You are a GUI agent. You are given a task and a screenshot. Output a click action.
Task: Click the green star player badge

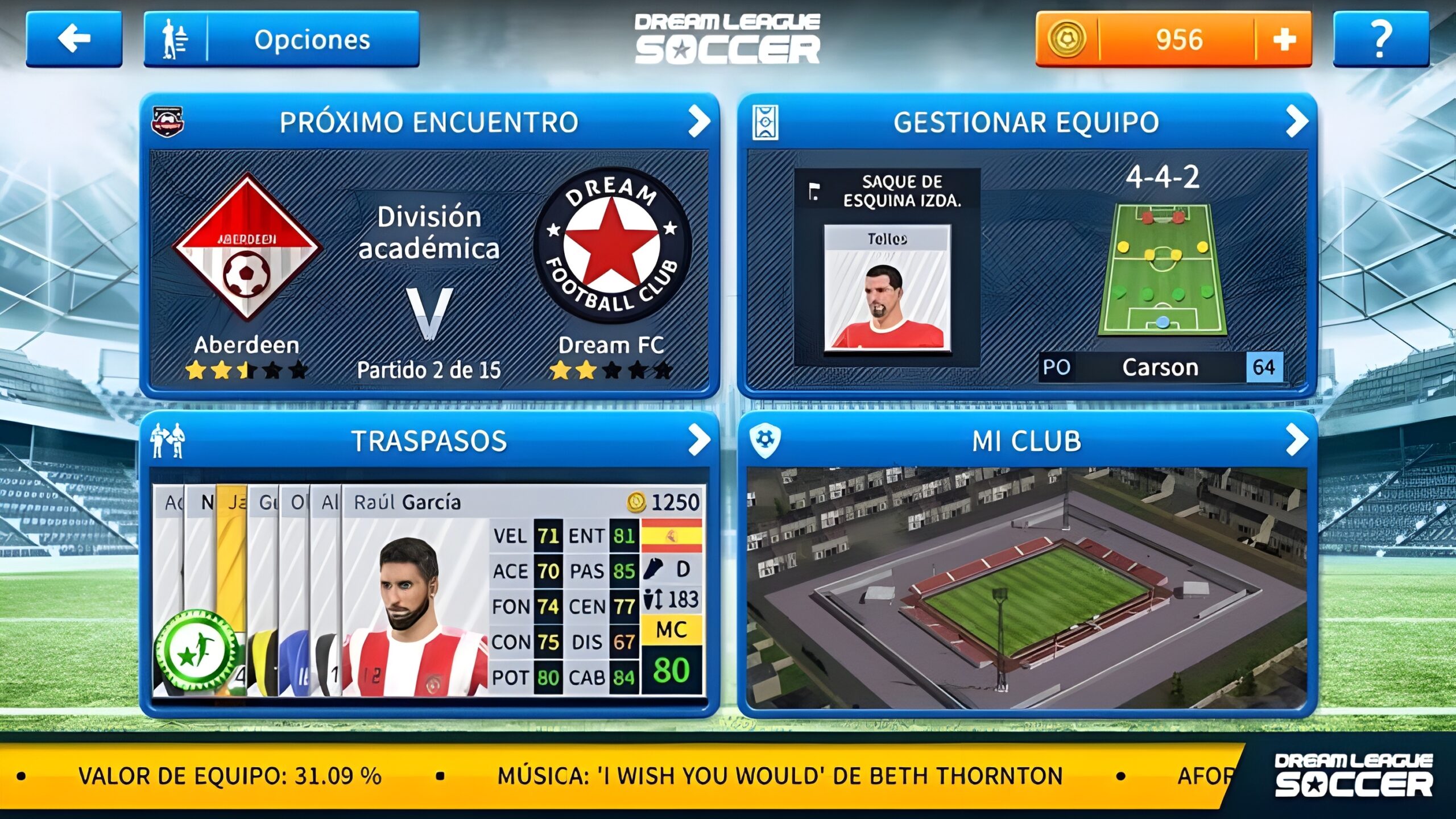197,652
